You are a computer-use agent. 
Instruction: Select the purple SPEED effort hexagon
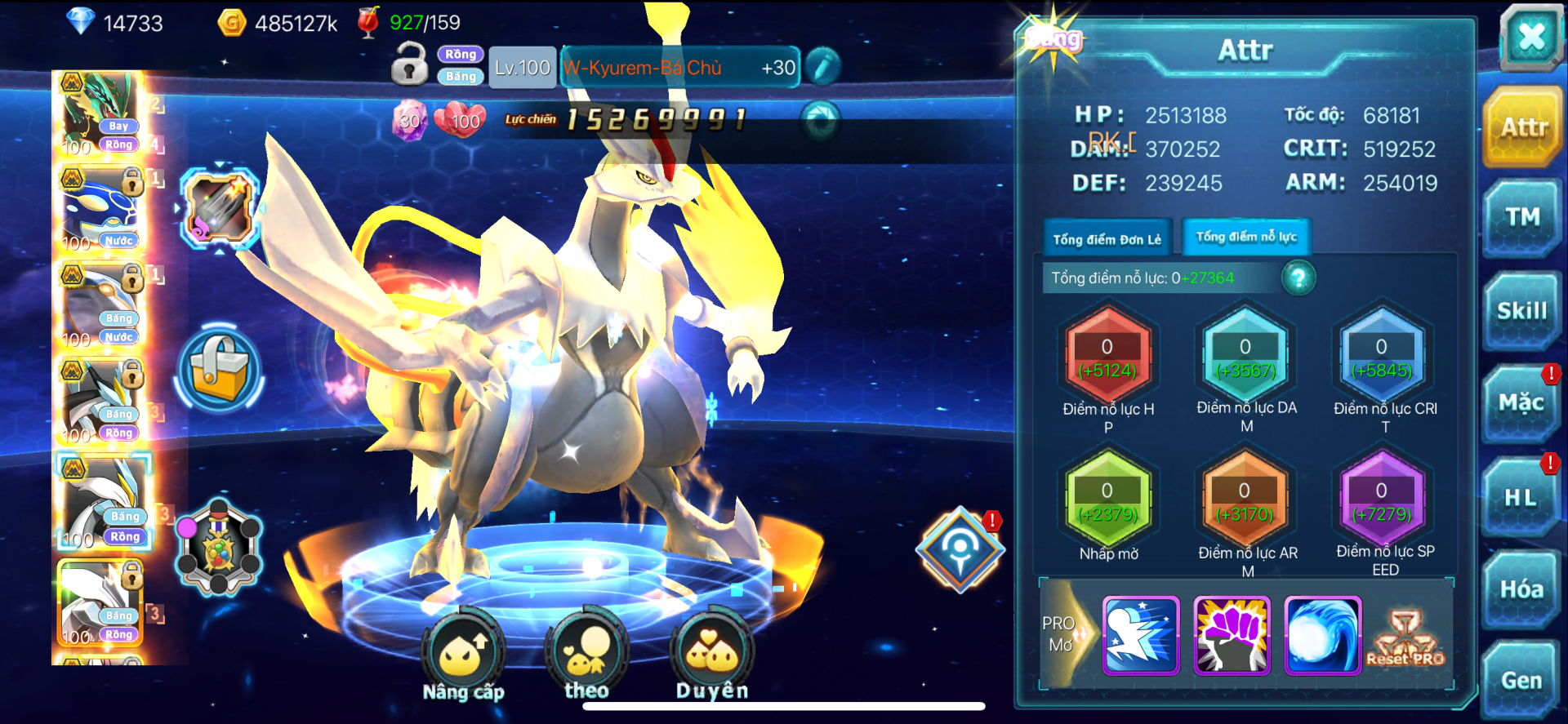pos(1382,500)
